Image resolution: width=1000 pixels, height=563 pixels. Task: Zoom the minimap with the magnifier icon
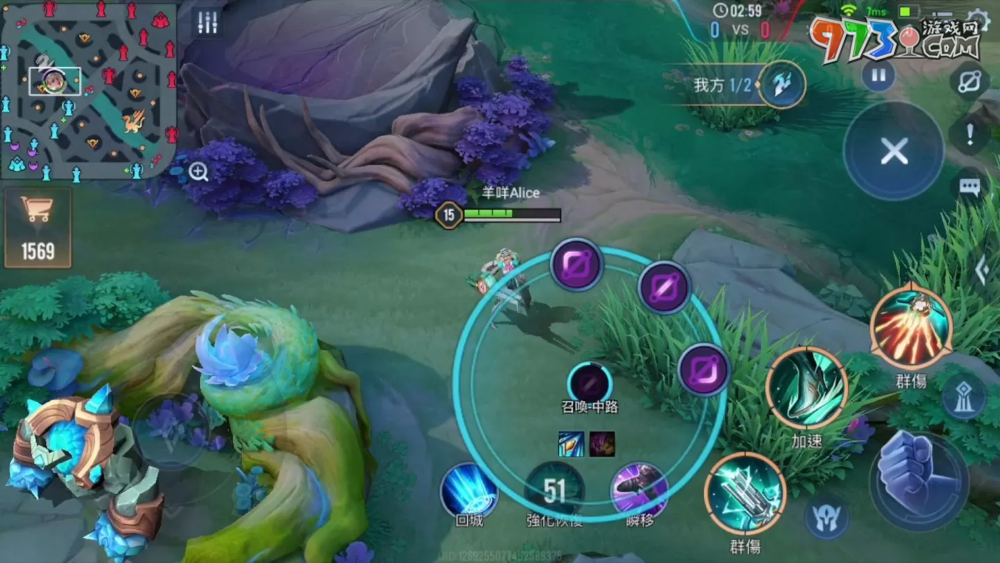point(198,171)
